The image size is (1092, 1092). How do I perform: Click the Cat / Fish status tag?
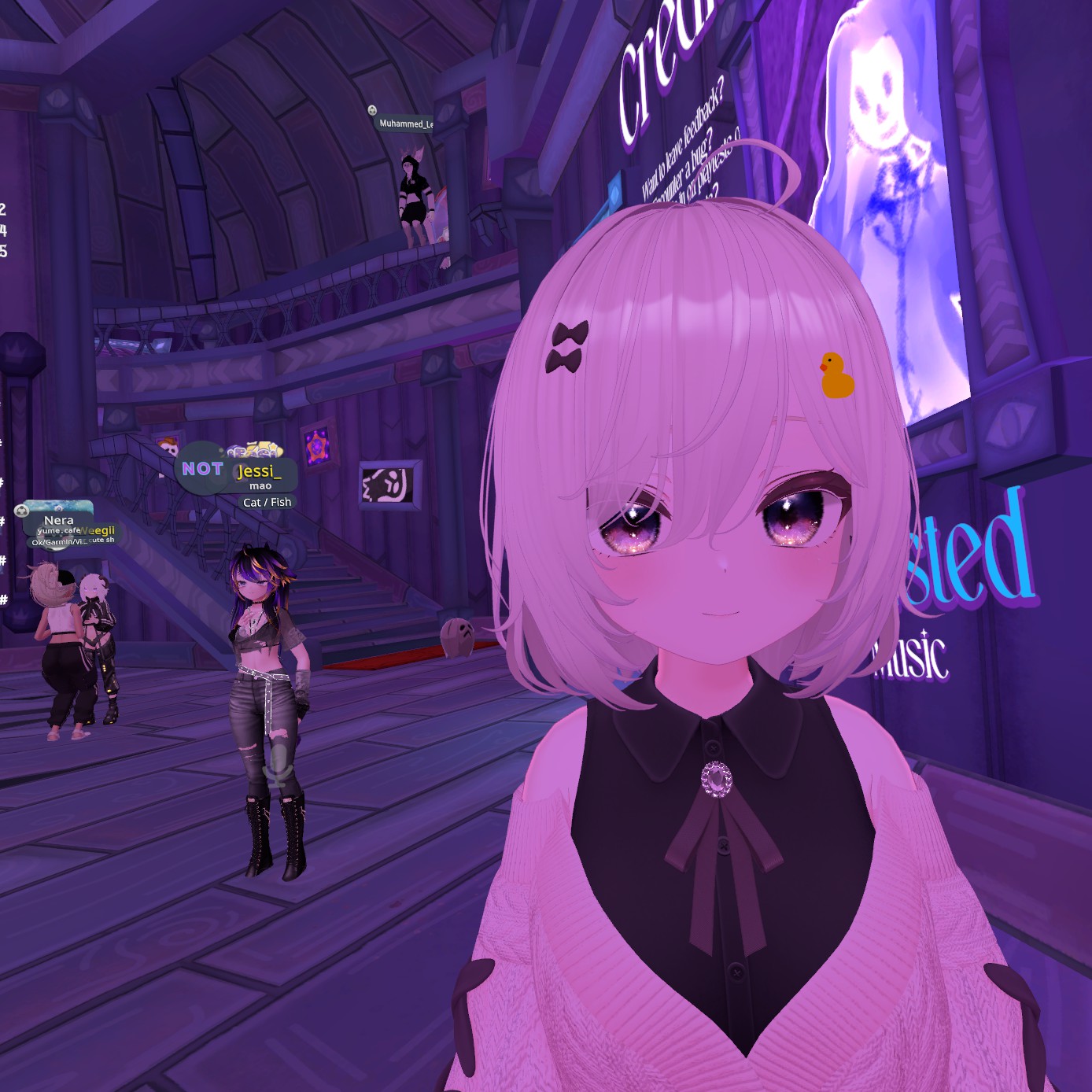(267, 502)
